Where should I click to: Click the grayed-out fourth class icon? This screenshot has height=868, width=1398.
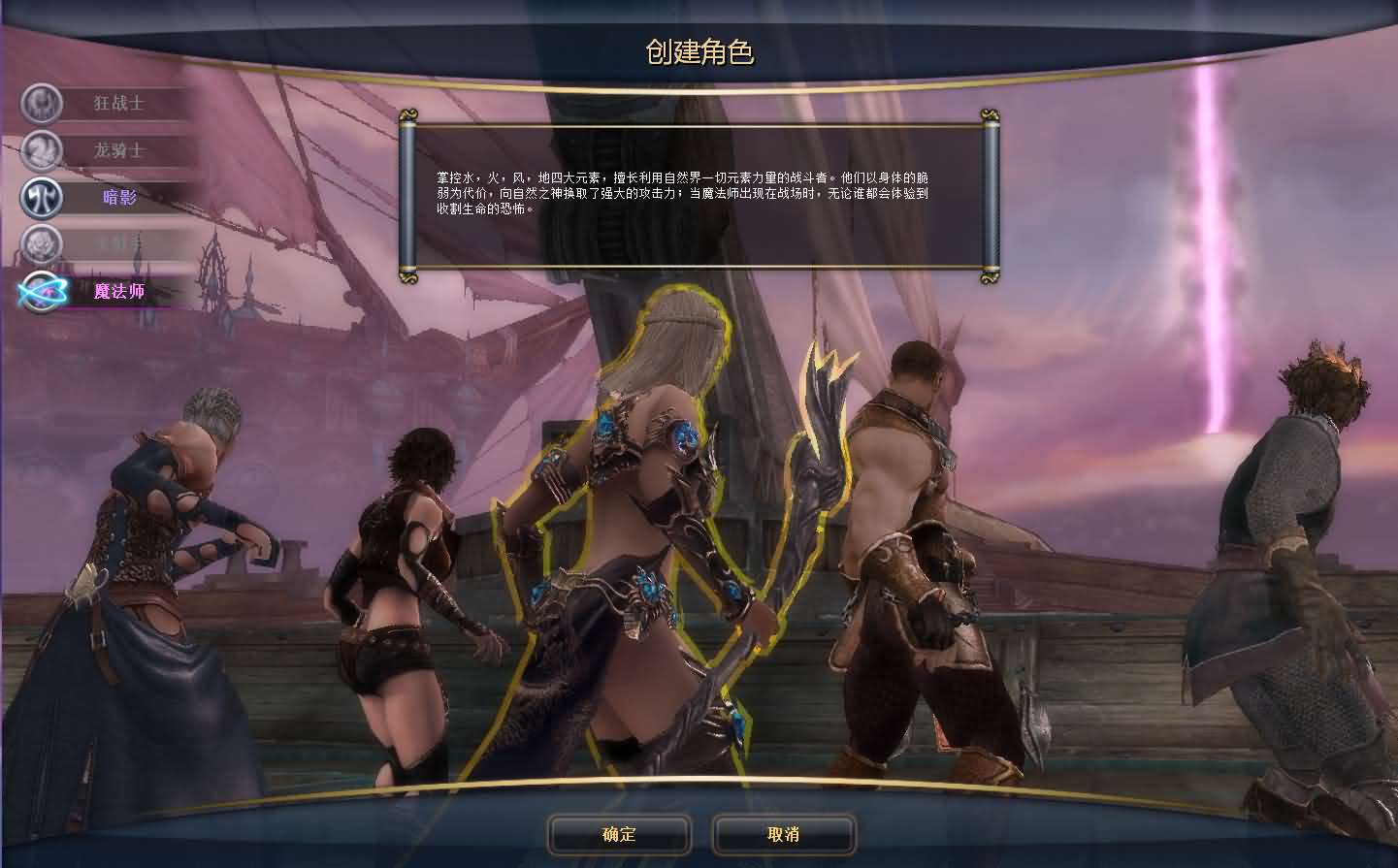point(41,244)
